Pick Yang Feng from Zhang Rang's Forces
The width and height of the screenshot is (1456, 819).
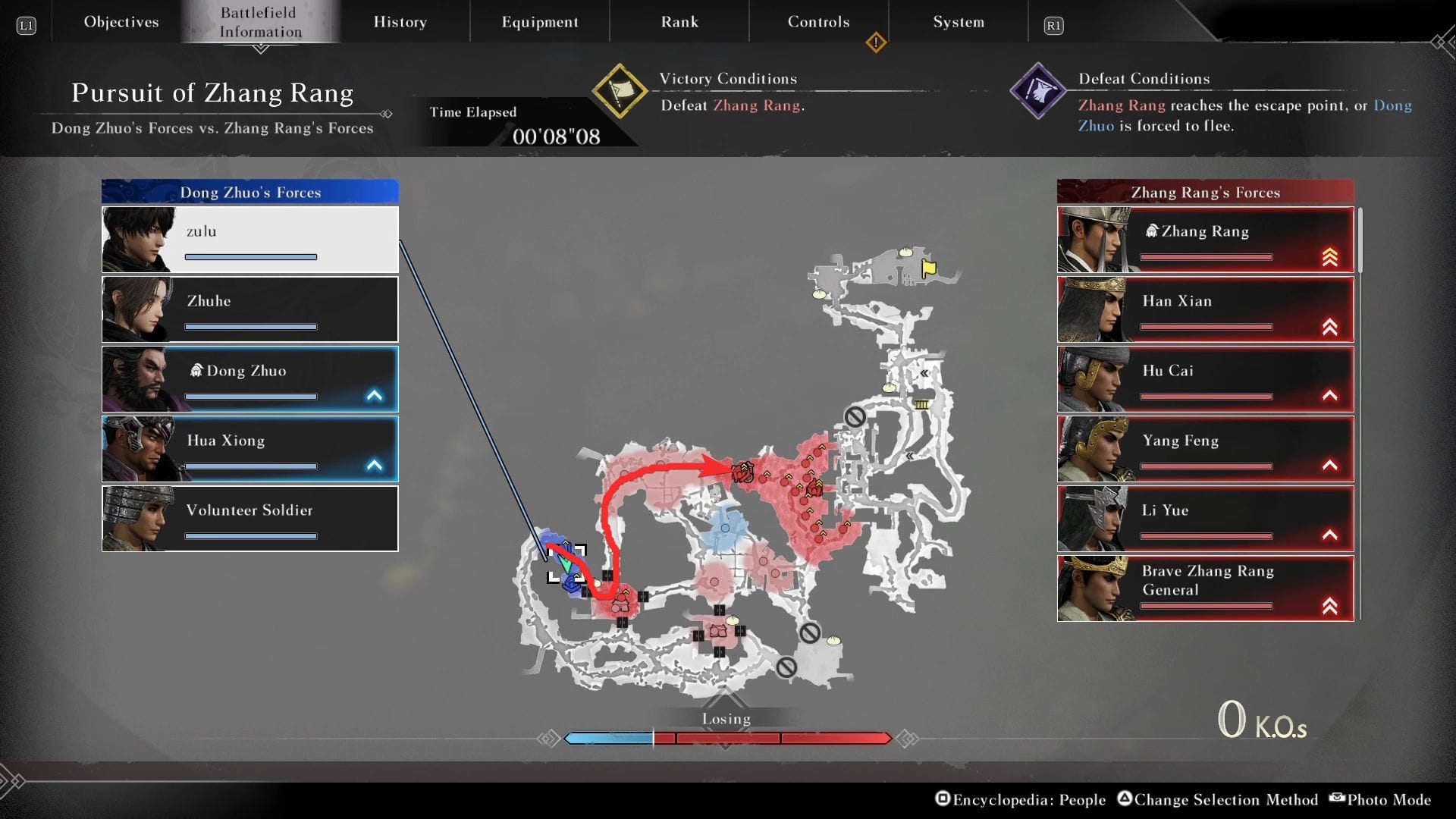1205,449
